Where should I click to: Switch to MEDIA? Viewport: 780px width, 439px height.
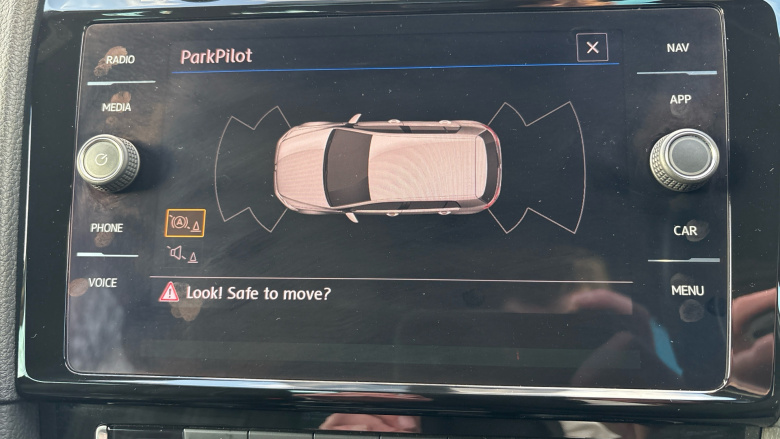point(116,107)
